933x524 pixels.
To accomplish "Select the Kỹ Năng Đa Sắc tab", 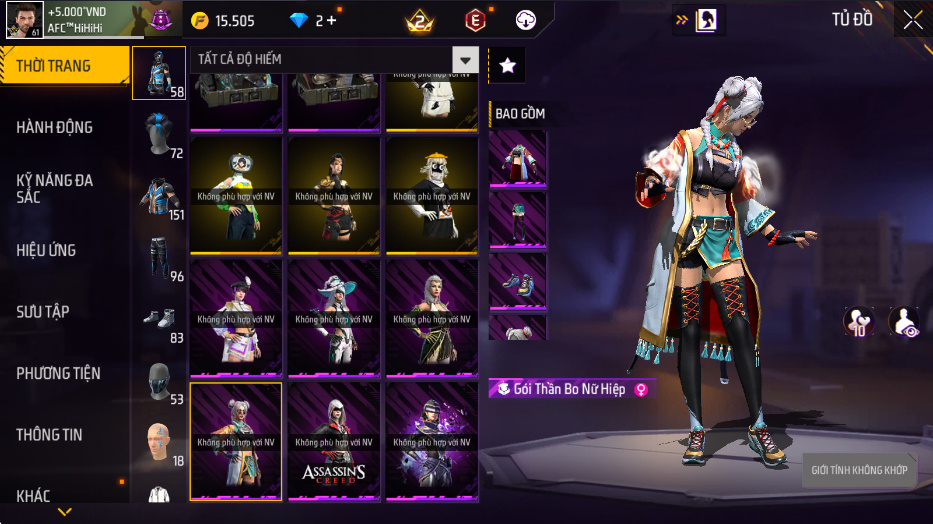I will pos(64,188).
